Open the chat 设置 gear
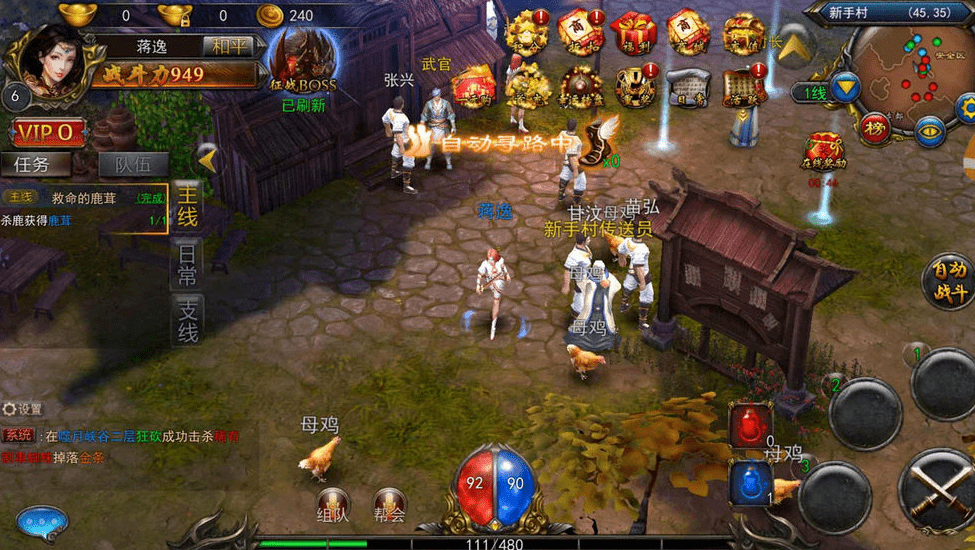 [22, 409]
